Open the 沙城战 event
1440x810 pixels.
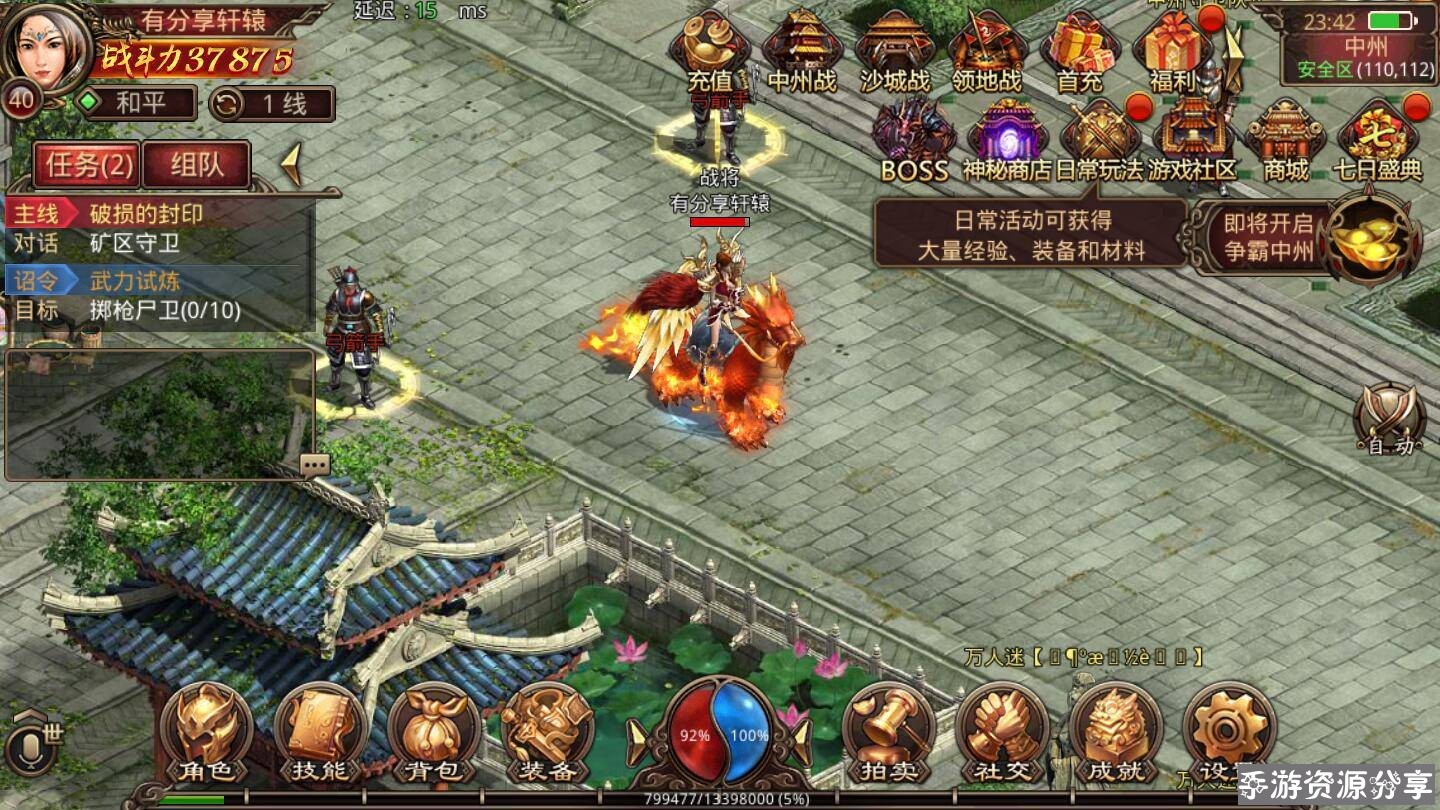(x=894, y=52)
